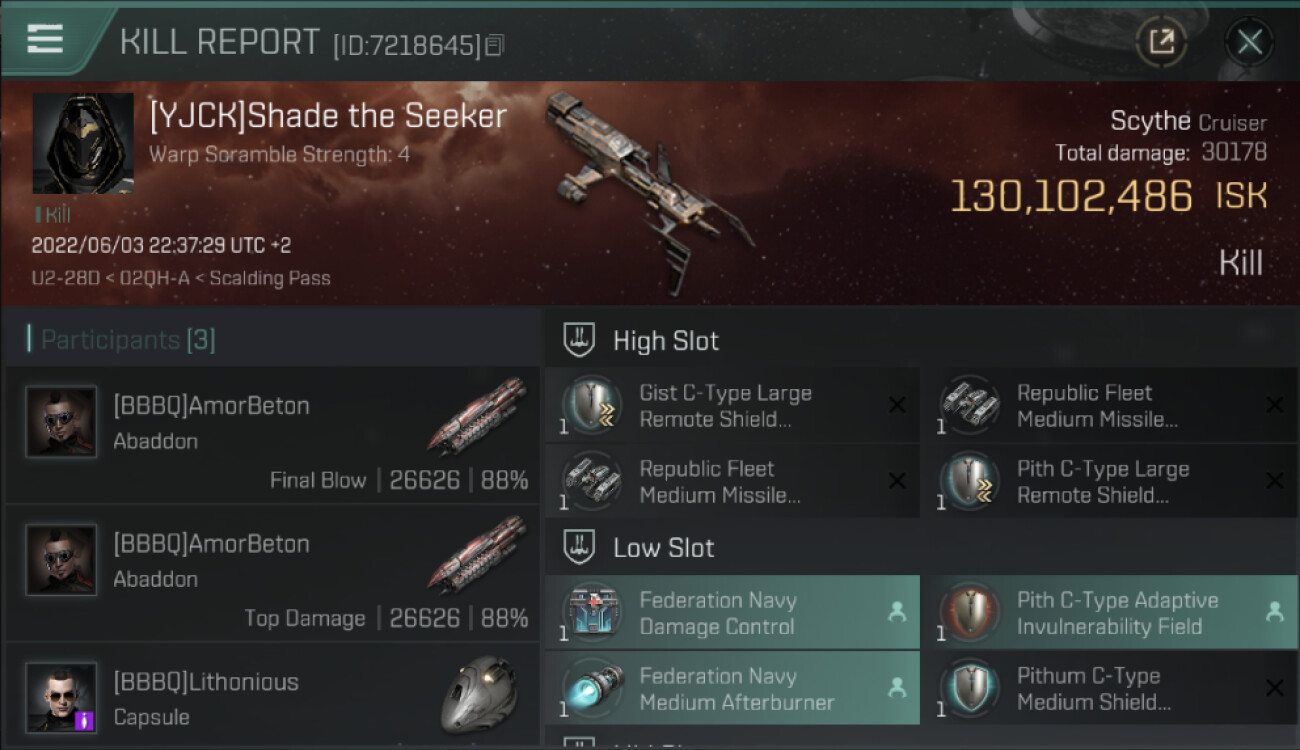Close the kill report window
The height and width of the screenshot is (750, 1300).
(1249, 42)
